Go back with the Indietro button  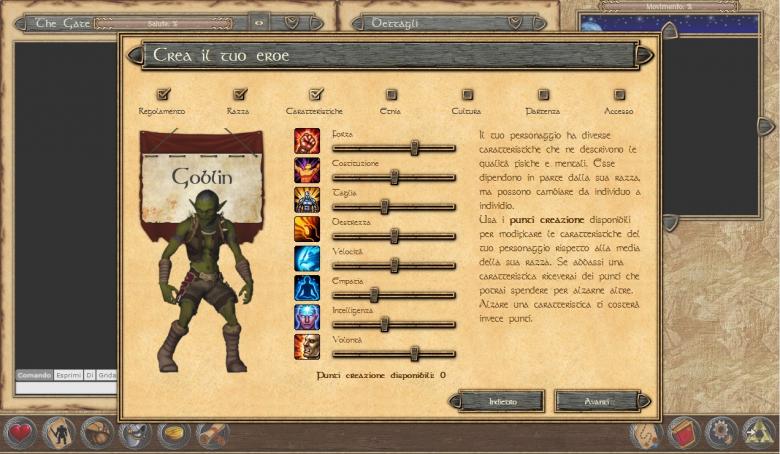click(502, 401)
